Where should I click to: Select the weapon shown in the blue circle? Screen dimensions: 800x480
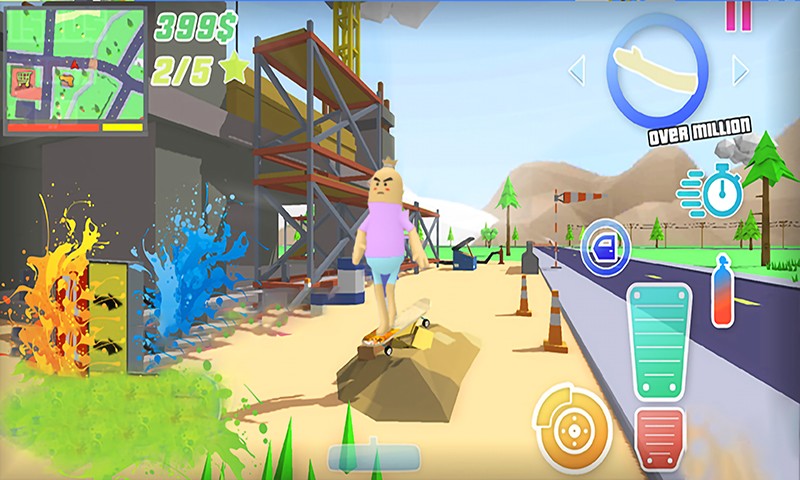[657, 68]
